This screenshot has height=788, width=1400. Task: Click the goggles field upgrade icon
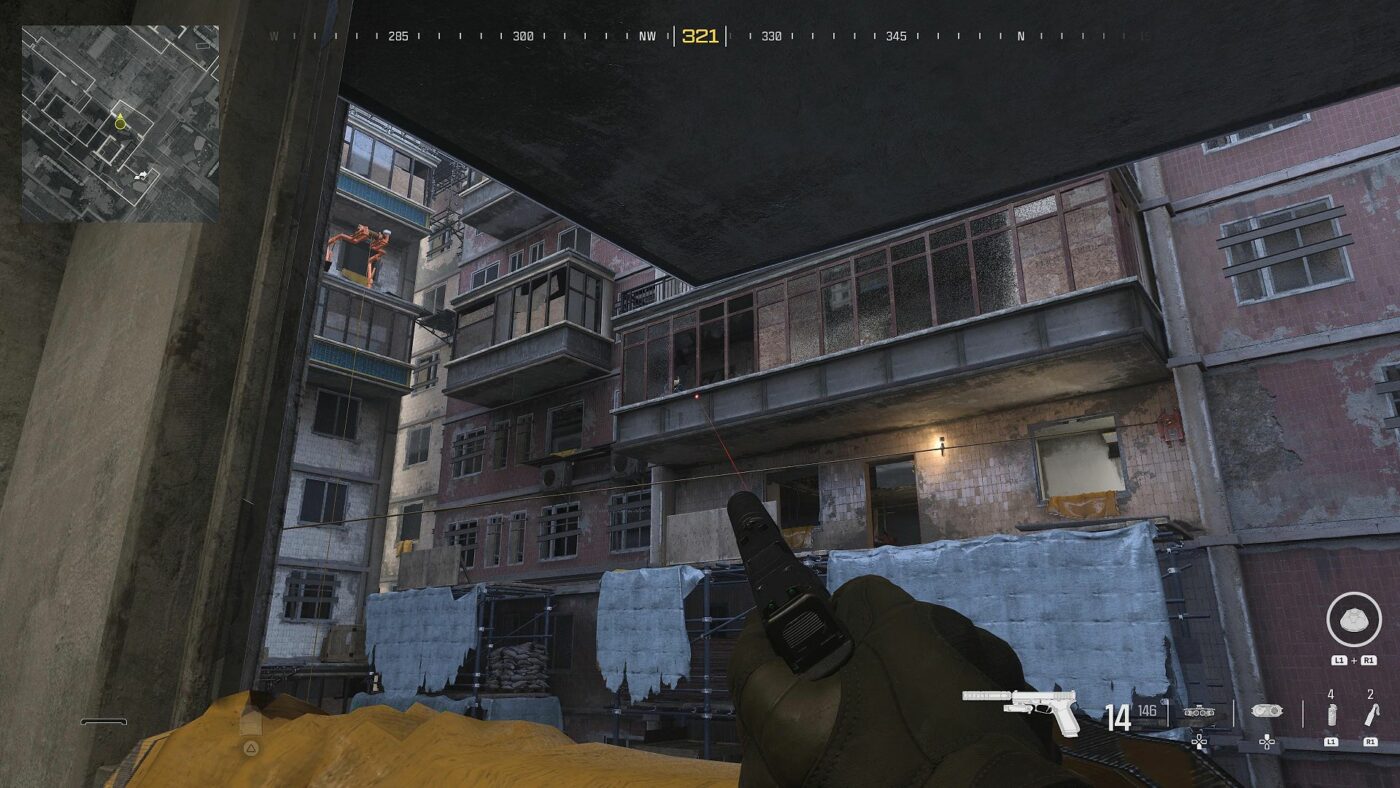[x=1266, y=712]
